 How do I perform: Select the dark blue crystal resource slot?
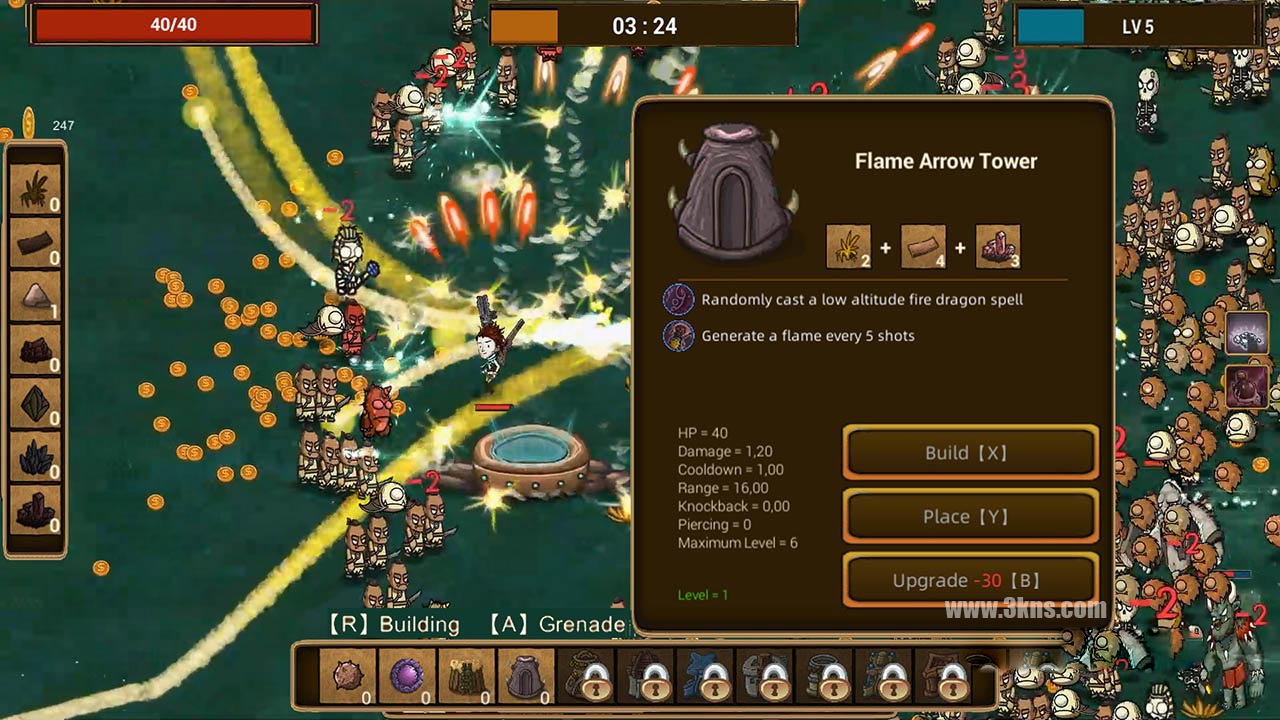tap(36, 456)
